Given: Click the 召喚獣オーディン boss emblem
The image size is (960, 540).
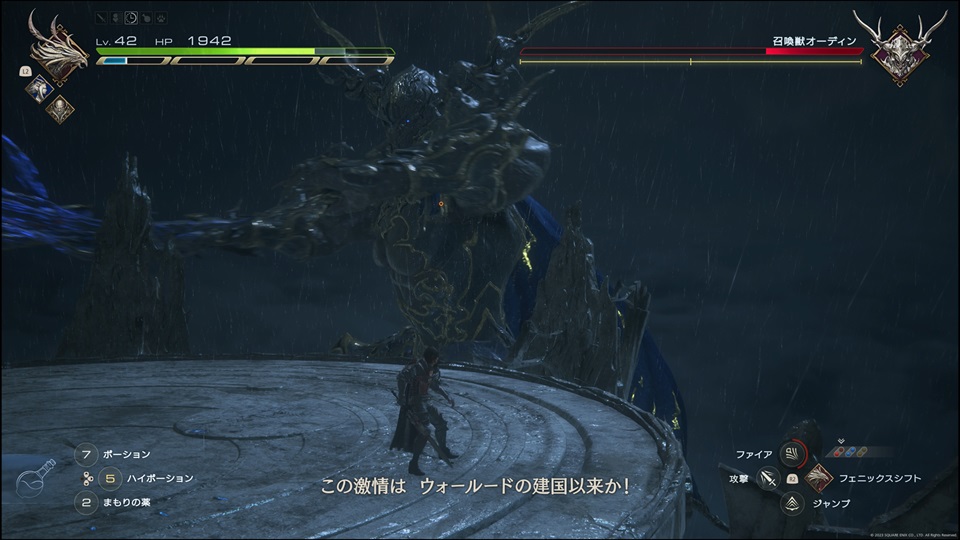Looking at the screenshot, I should [902, 49].
